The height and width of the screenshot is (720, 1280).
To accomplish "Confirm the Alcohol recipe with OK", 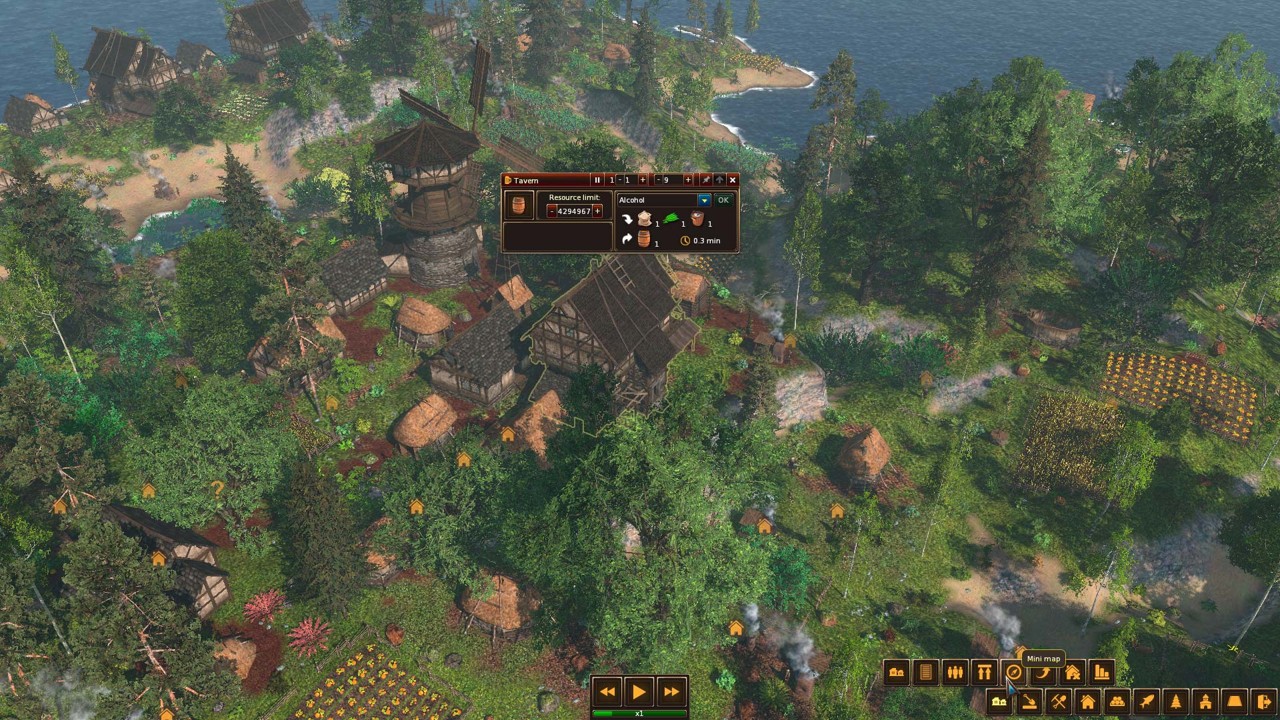I will [x=723, y=200].
